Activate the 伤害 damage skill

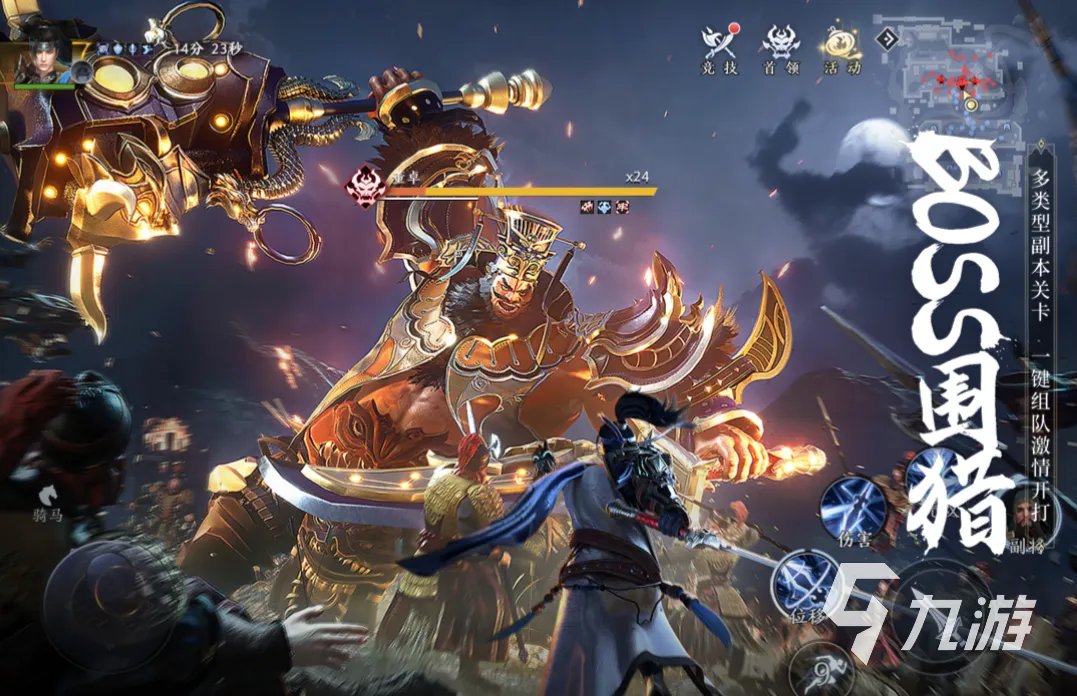(x=852, y=507)
